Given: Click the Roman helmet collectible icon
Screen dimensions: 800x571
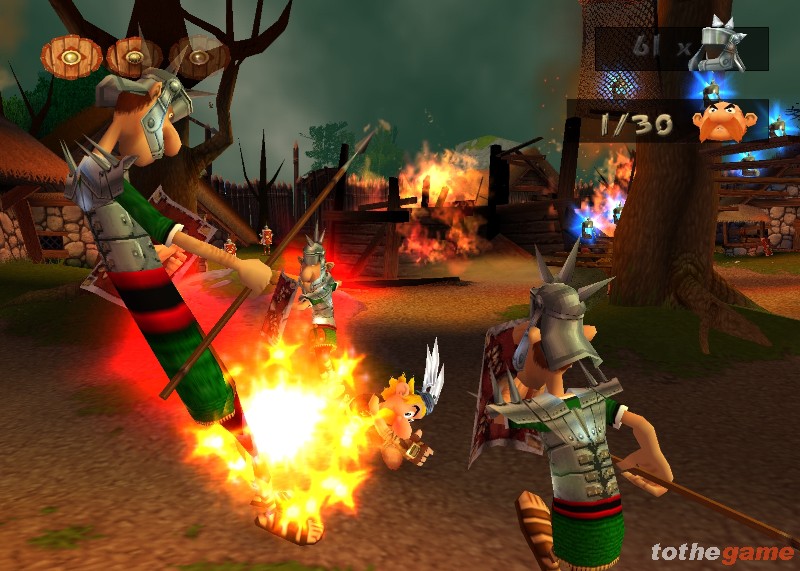Looking at the screenshot, I should tap(723, 46).
